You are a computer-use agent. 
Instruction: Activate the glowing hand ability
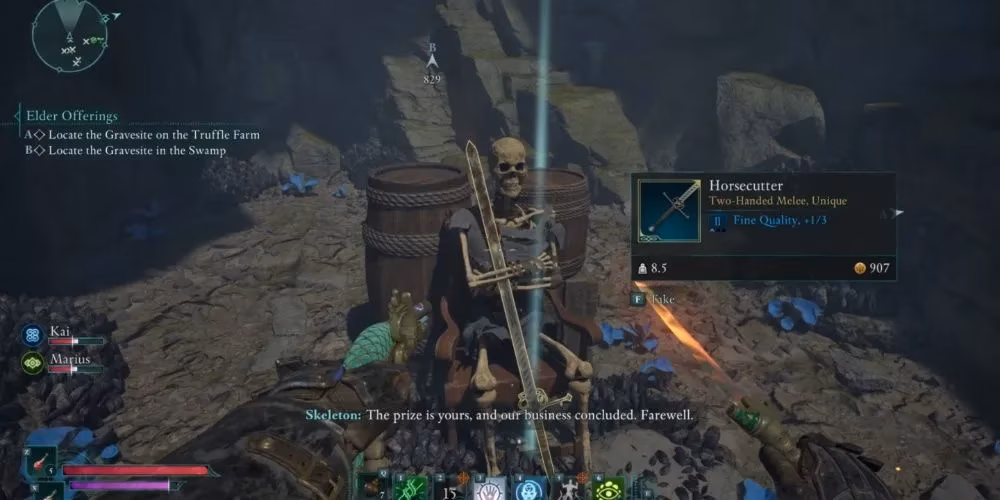click(491, 486)
